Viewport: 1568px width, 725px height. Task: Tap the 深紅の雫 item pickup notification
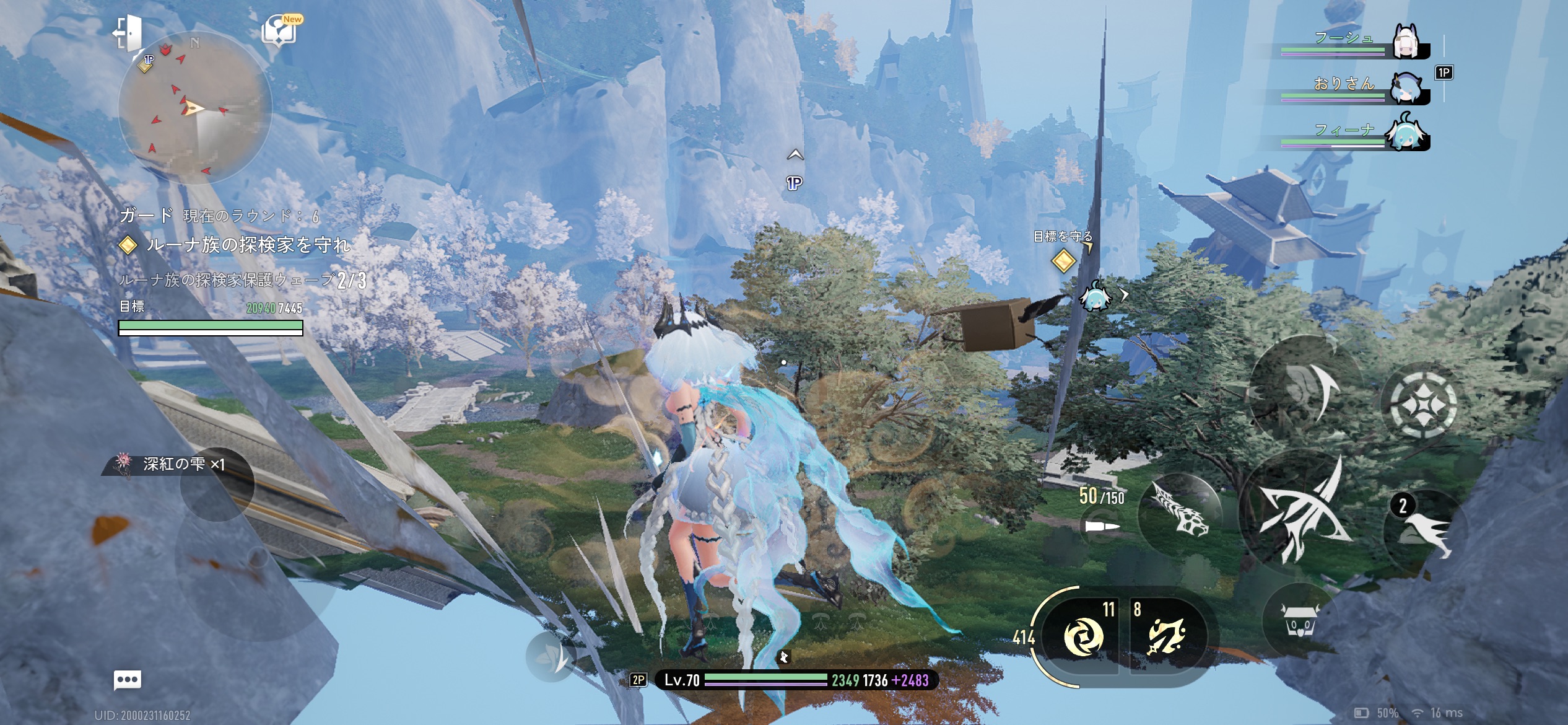coord(173,464)
